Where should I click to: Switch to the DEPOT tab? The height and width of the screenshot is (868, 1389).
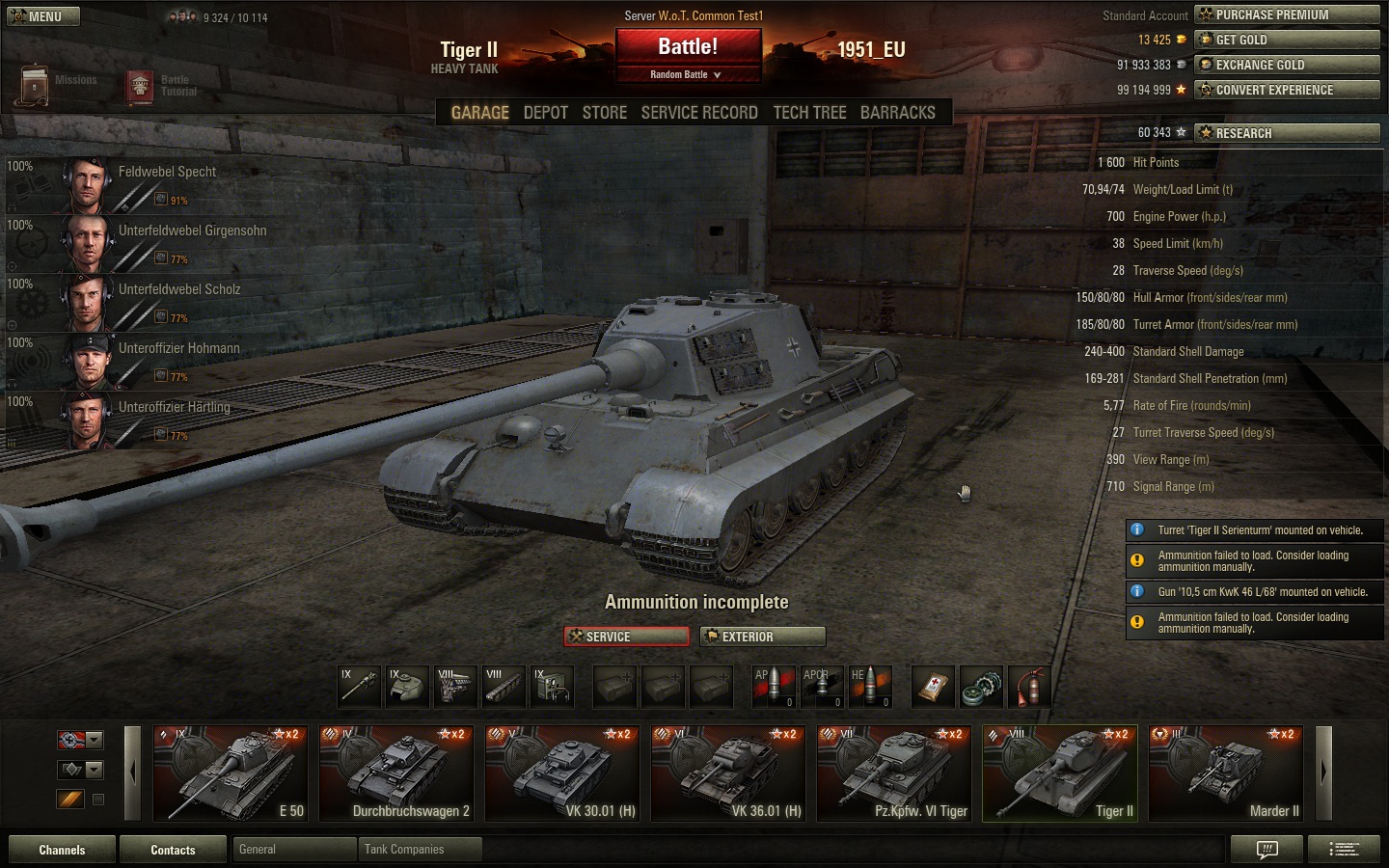[545, 113]
